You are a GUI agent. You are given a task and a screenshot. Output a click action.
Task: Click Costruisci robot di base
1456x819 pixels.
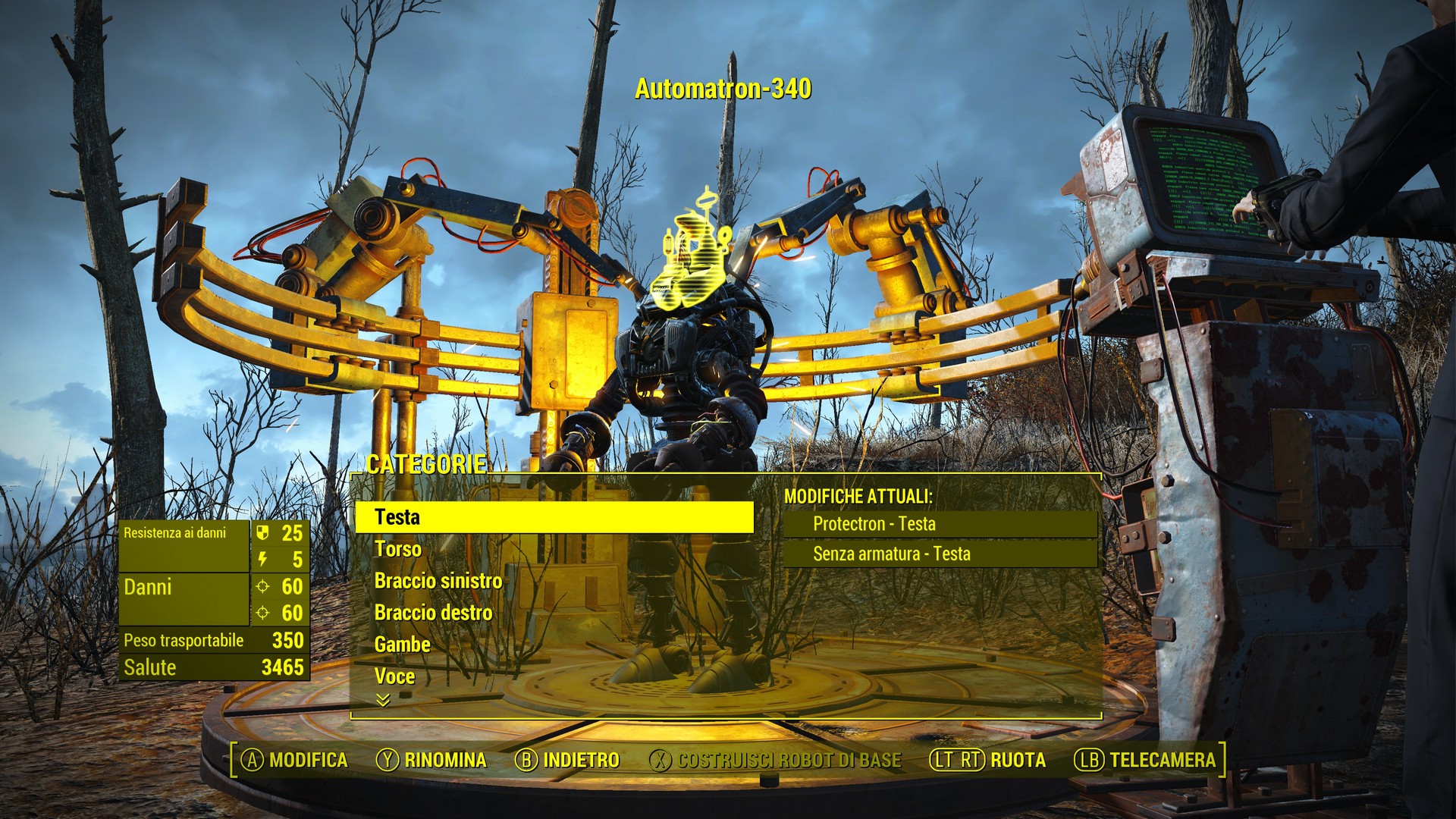tap(776, 760)
